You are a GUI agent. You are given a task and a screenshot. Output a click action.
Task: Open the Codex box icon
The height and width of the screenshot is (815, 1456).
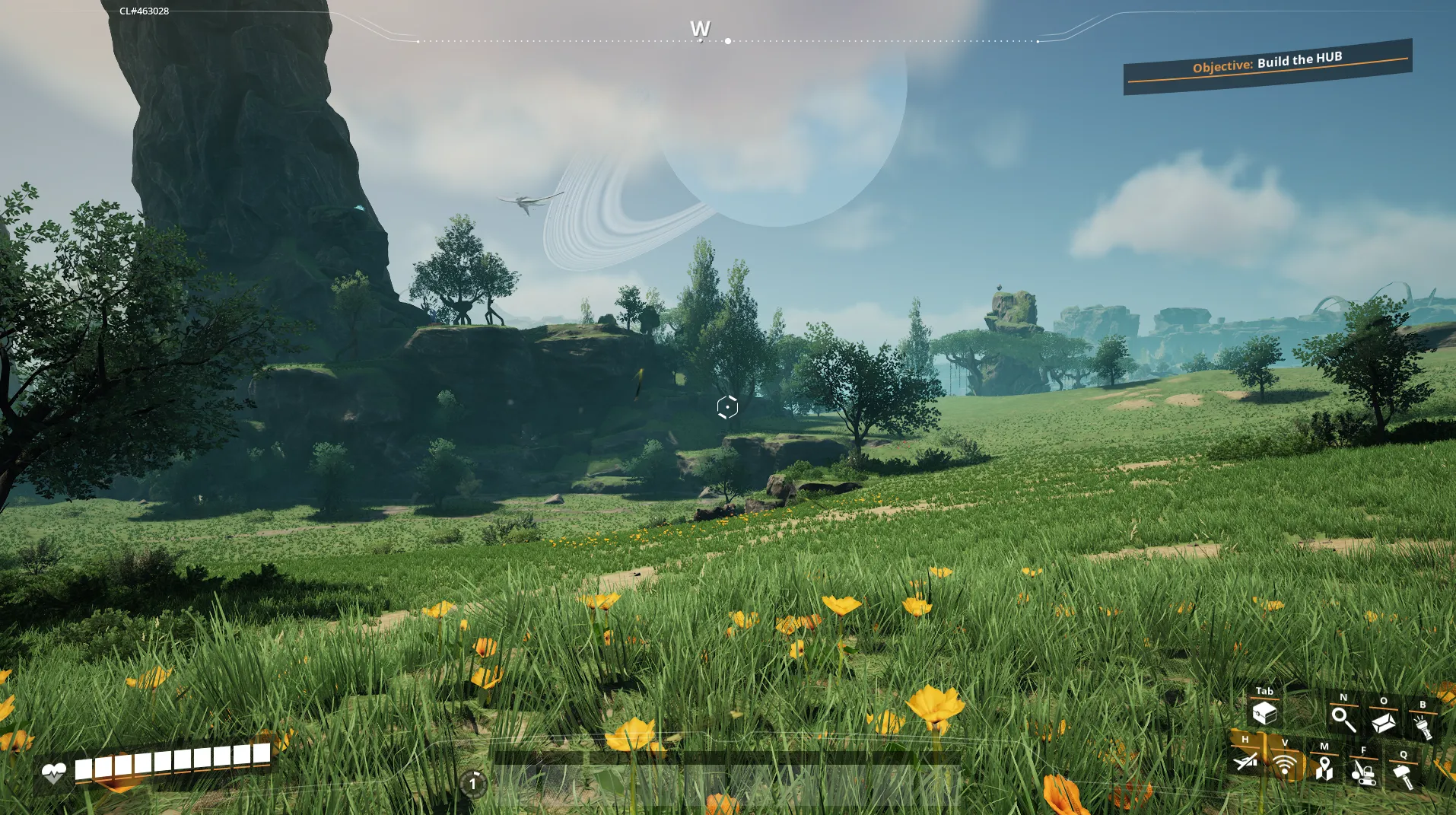tap(1384, 724)
